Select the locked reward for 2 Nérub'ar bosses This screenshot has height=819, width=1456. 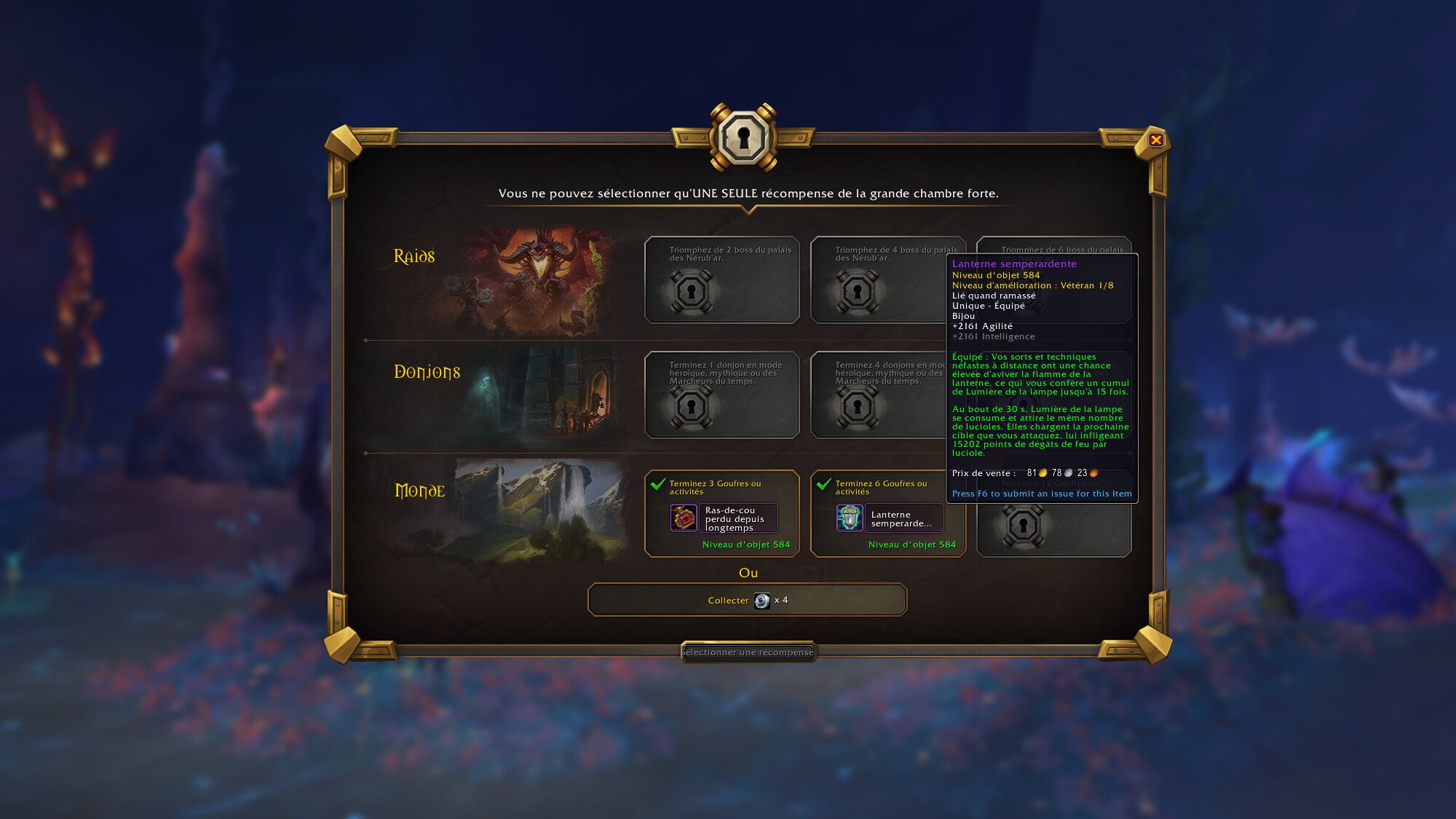(x=722, y=282)
